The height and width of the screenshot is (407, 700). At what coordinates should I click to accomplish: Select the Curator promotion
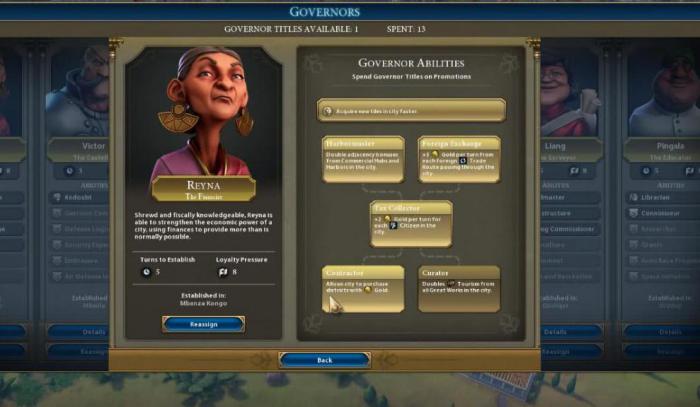(x=458, y=287)
